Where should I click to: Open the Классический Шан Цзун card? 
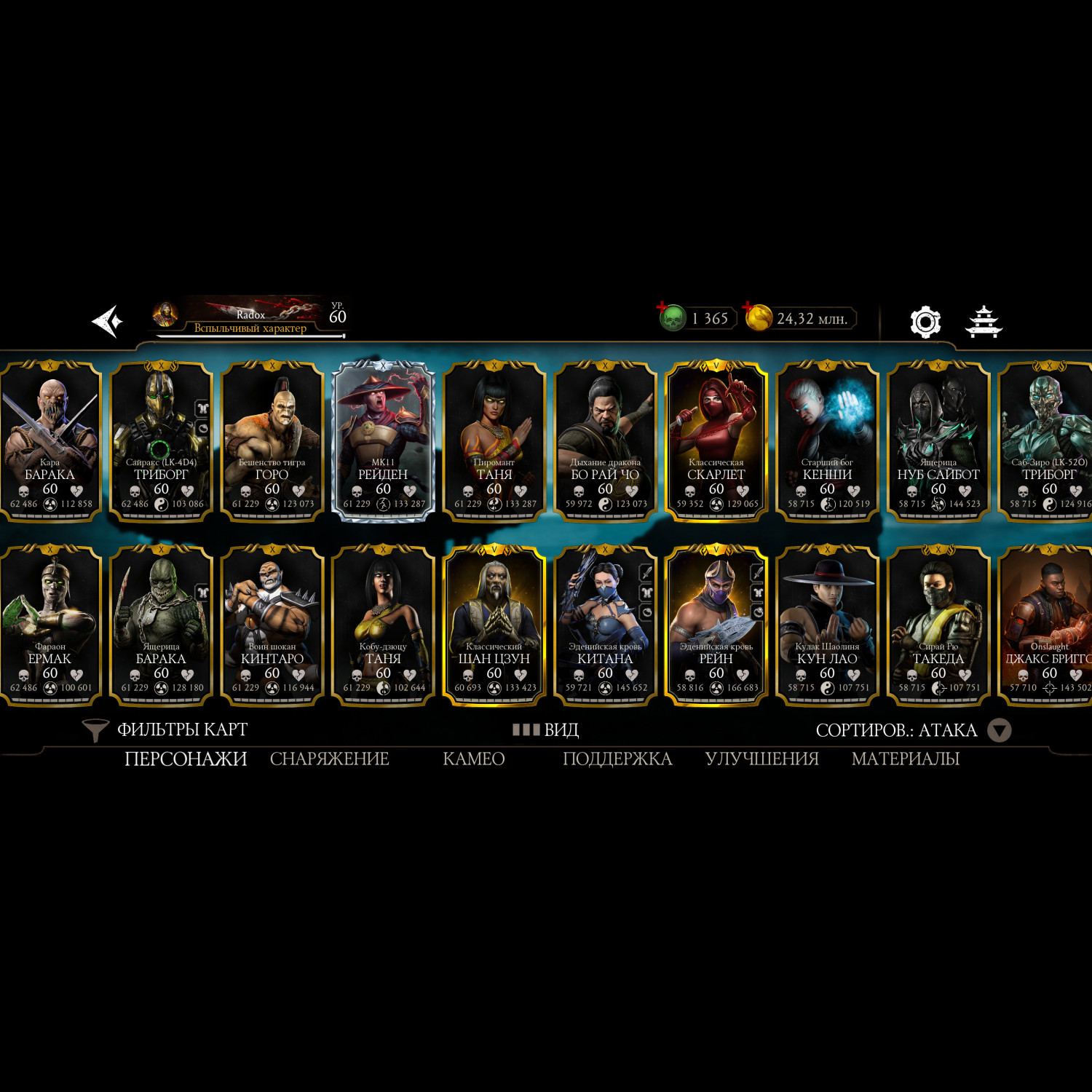(494, 626)
